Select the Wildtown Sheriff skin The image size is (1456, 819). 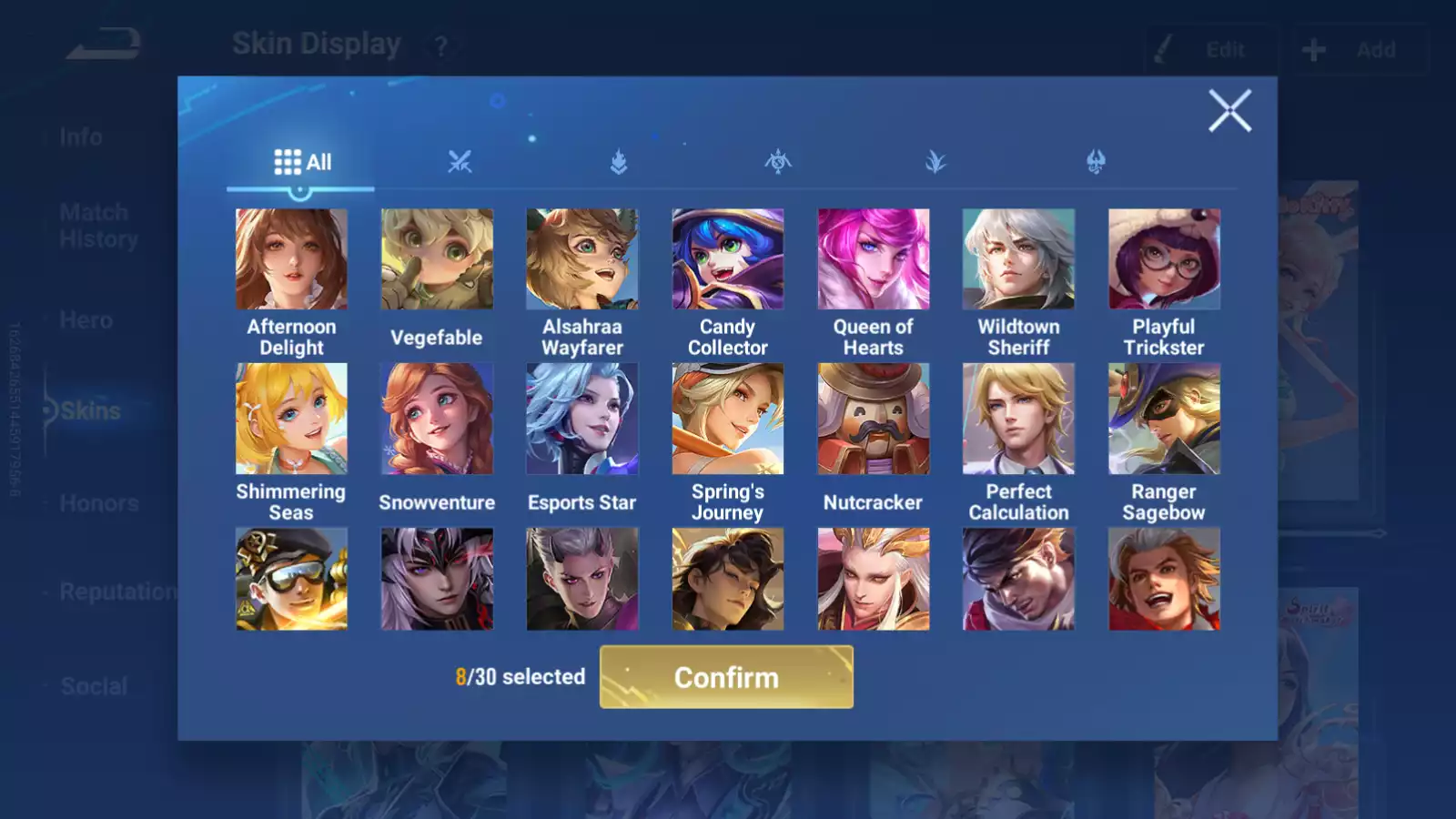click(x=1018, y=259)
